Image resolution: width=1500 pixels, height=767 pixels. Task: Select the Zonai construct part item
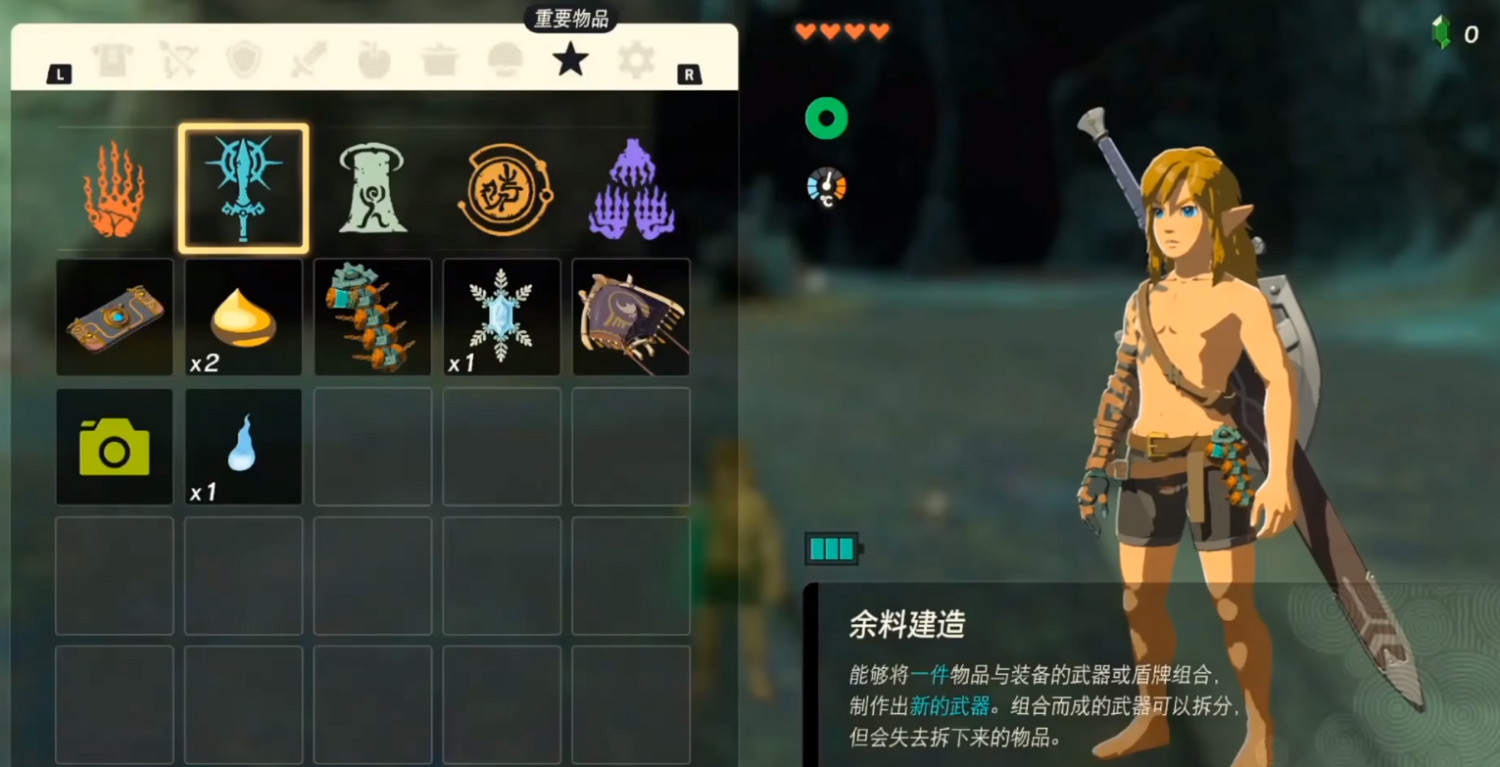372,317
